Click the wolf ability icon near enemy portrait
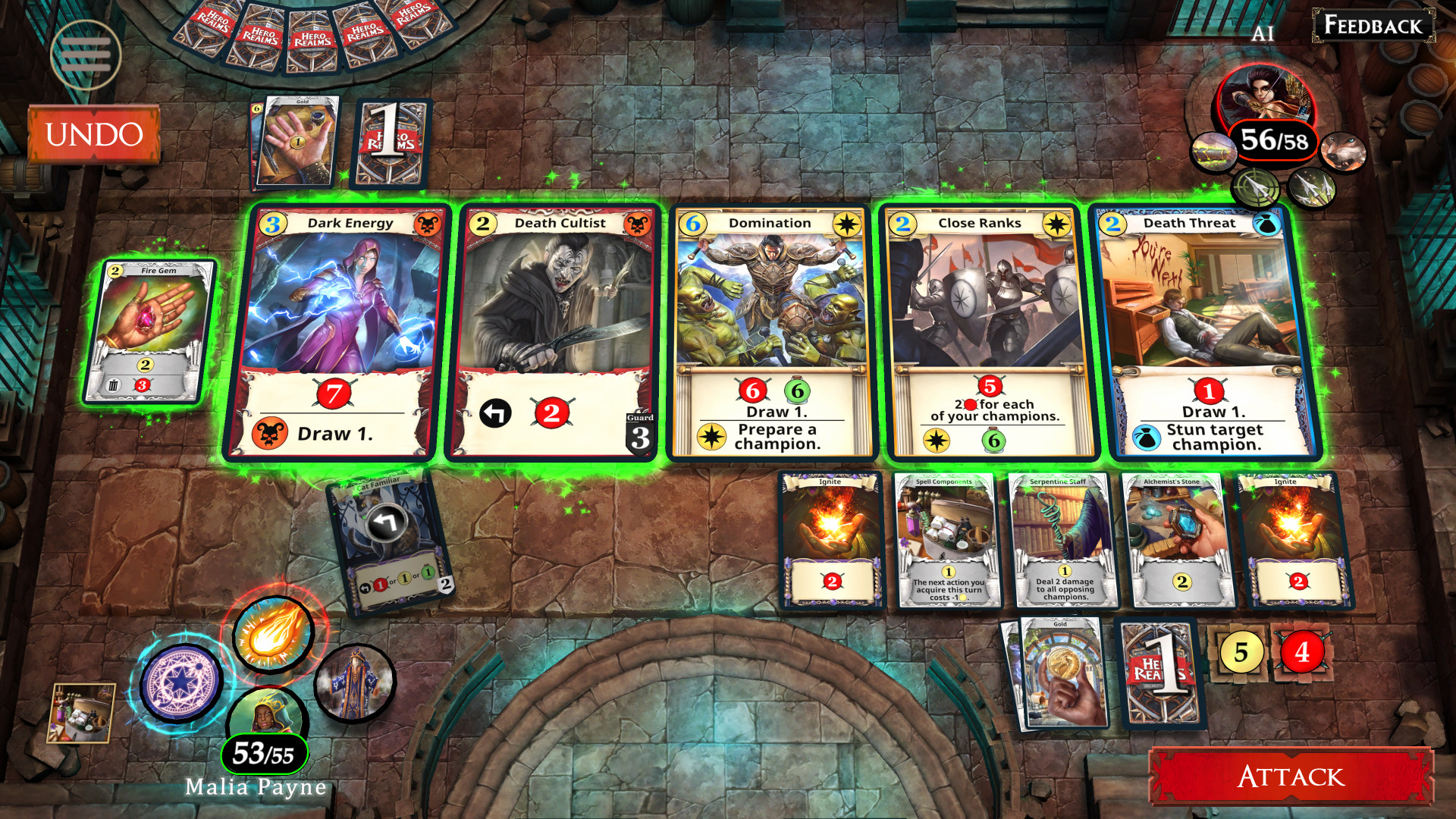This screenshot has height=819, width=1456. (x=1344, y=152)
